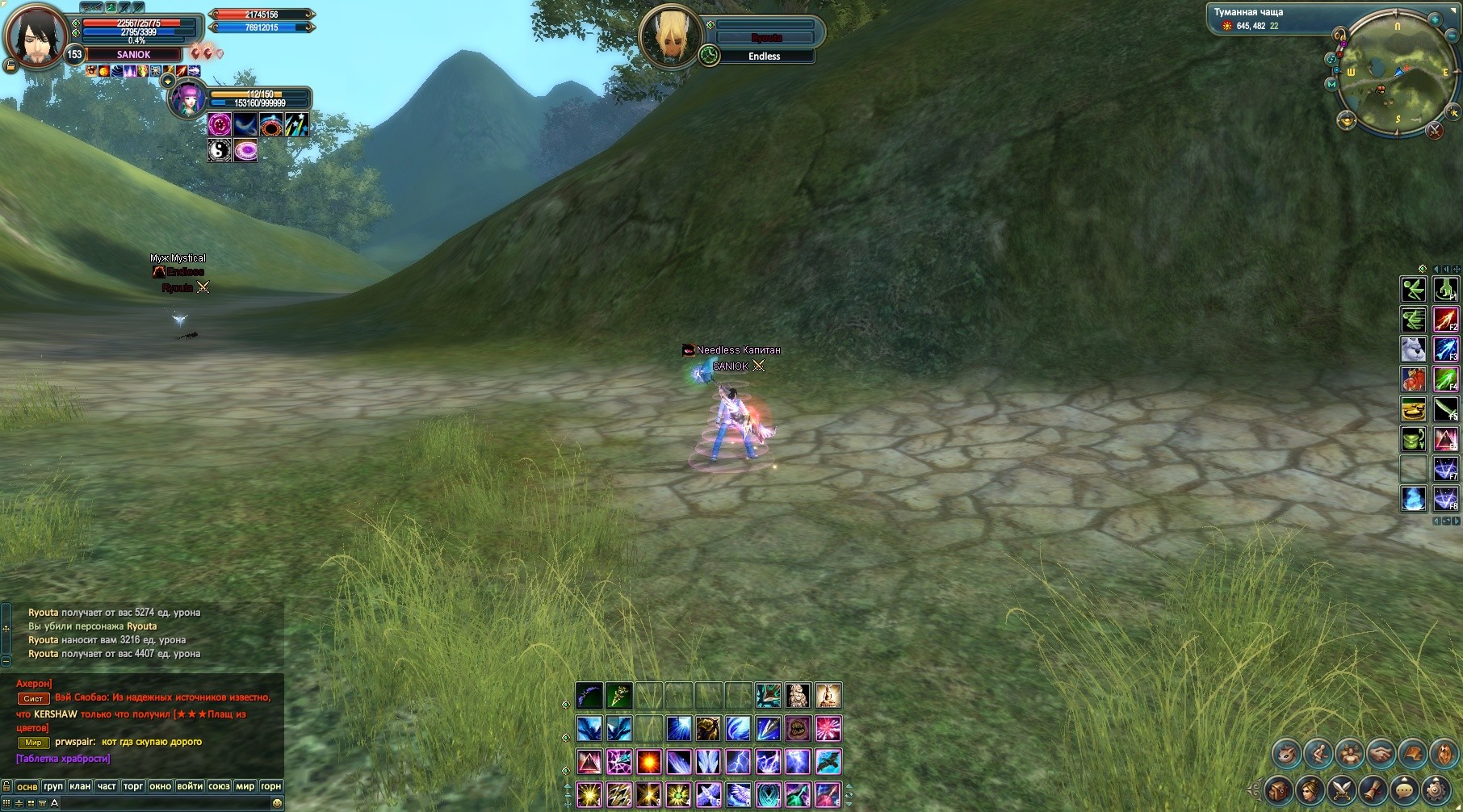Screen dimensions: 1463x812
Task: Open the crossed swords skills menu
Action: click(1341, 789)
